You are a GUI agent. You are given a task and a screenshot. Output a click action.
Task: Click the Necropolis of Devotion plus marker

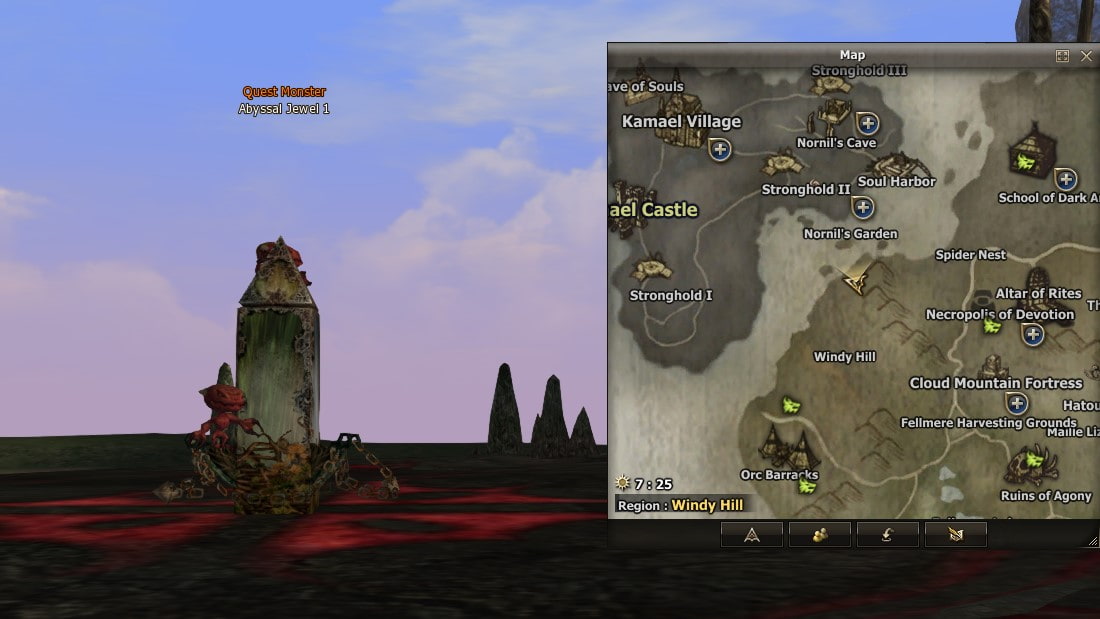(1032, 334)
